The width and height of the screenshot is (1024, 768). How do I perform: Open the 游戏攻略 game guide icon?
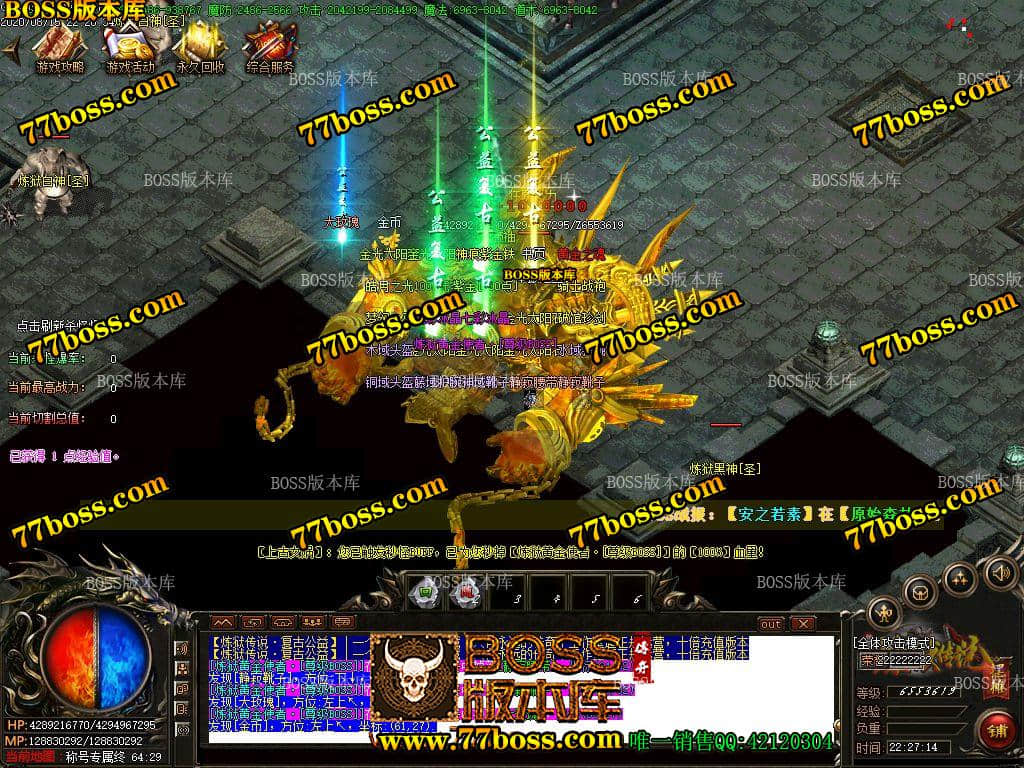59,47
